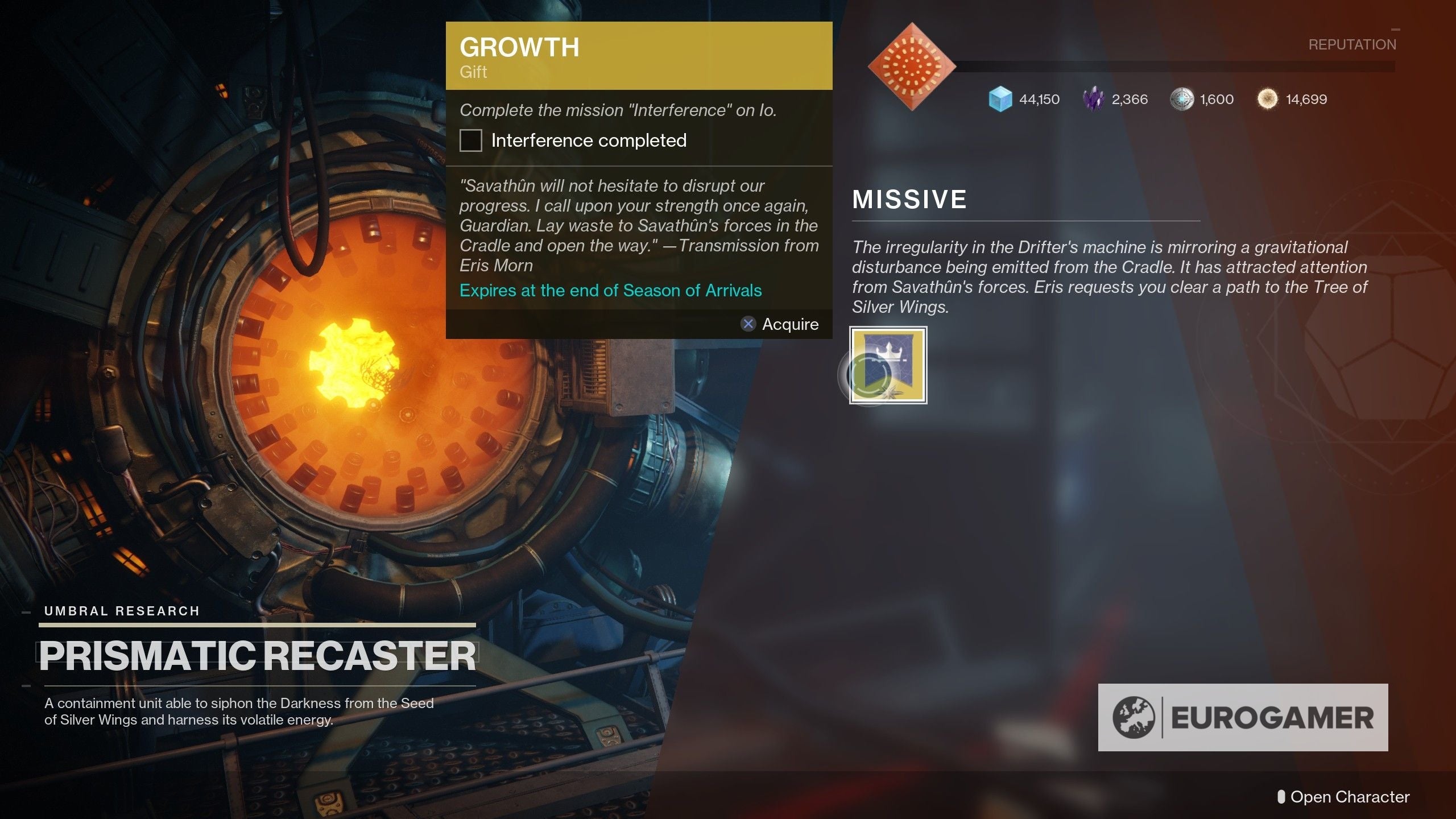The image size is (1456, 819).
Task: Click the Silver currency icon
Action: [1182, 99]
